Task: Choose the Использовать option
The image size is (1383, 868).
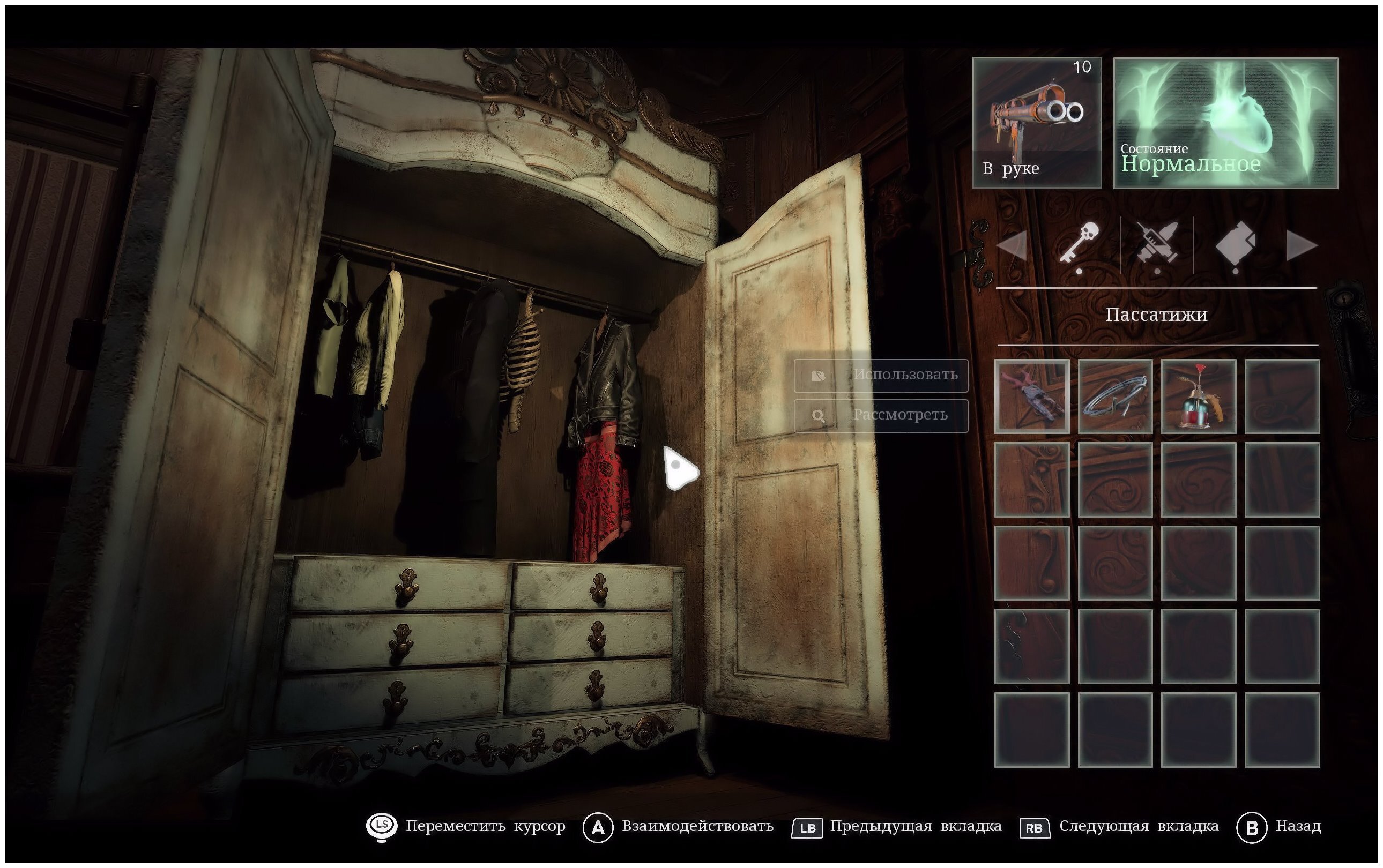Action: pyautogui.click(x=880, y=376)
